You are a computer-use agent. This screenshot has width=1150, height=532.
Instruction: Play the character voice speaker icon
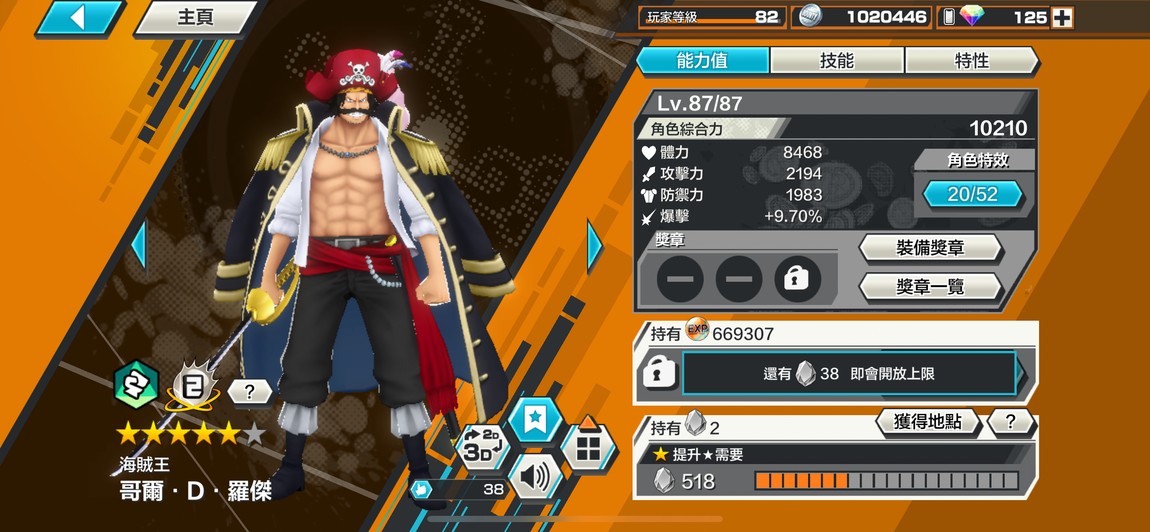[x=534, y=478]
